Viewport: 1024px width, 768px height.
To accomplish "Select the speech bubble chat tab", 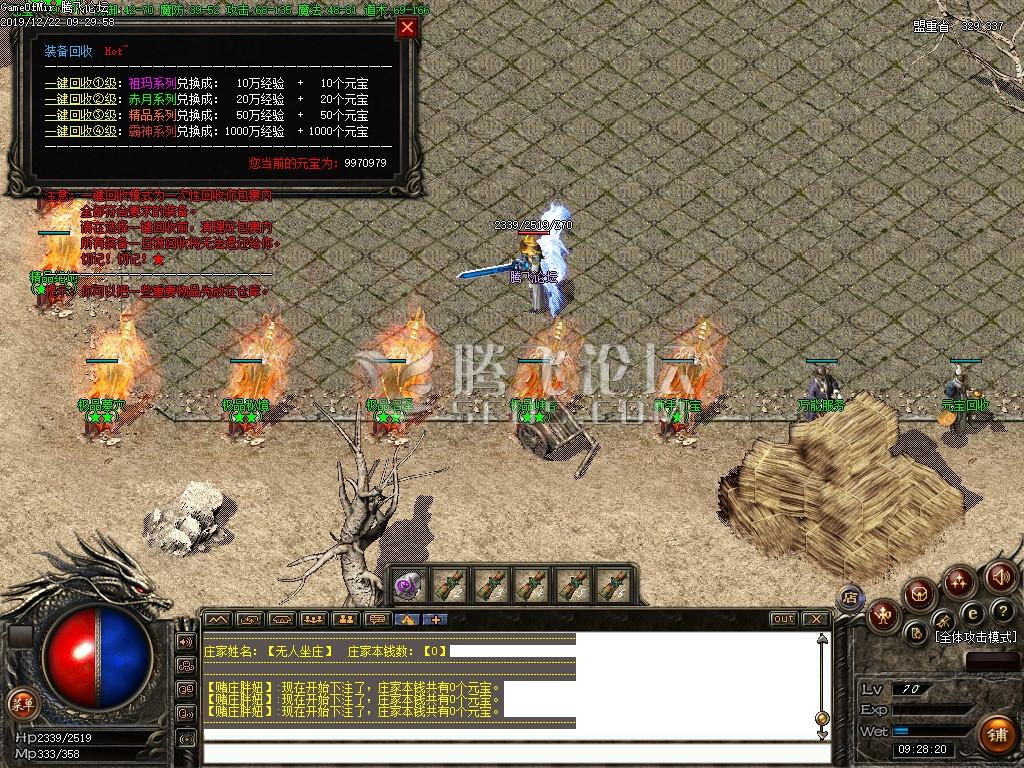I will 376,619.
